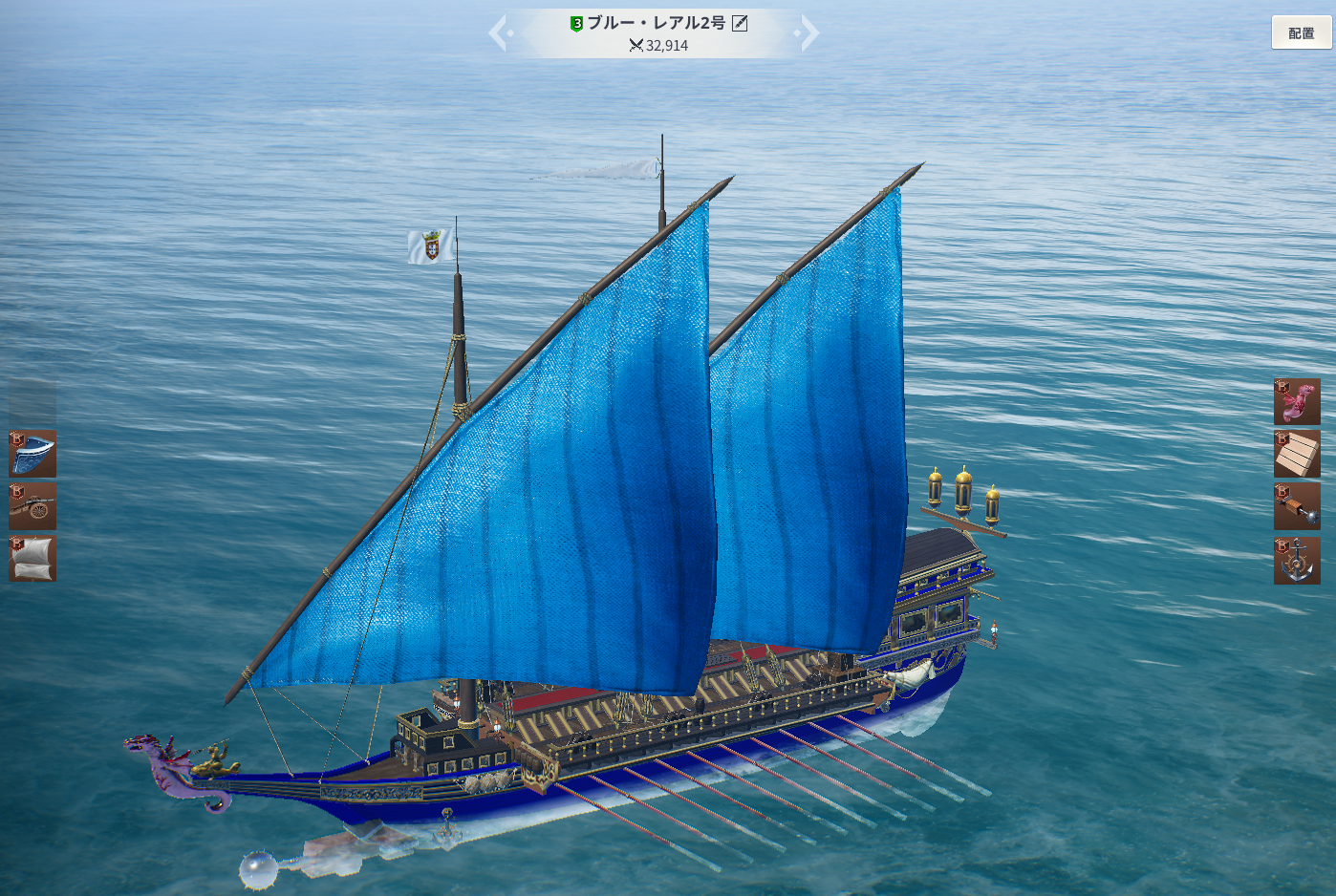Select the spiked ball special weapon slot
Image resolution: width=1336 pixels, height=896 pixels.
[1297, 506]
